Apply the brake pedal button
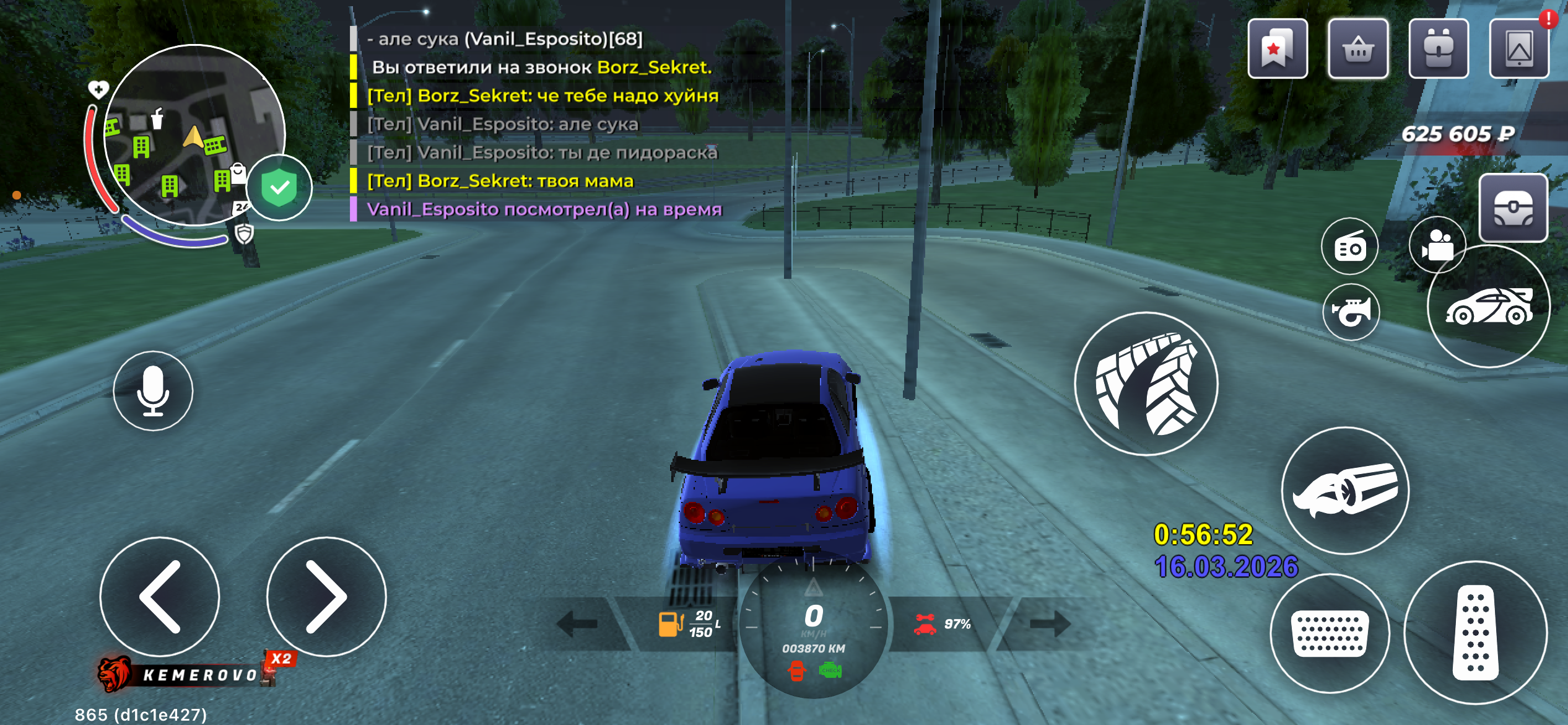Viewport: 1568px width, 725px height. tap(1330, 633)
